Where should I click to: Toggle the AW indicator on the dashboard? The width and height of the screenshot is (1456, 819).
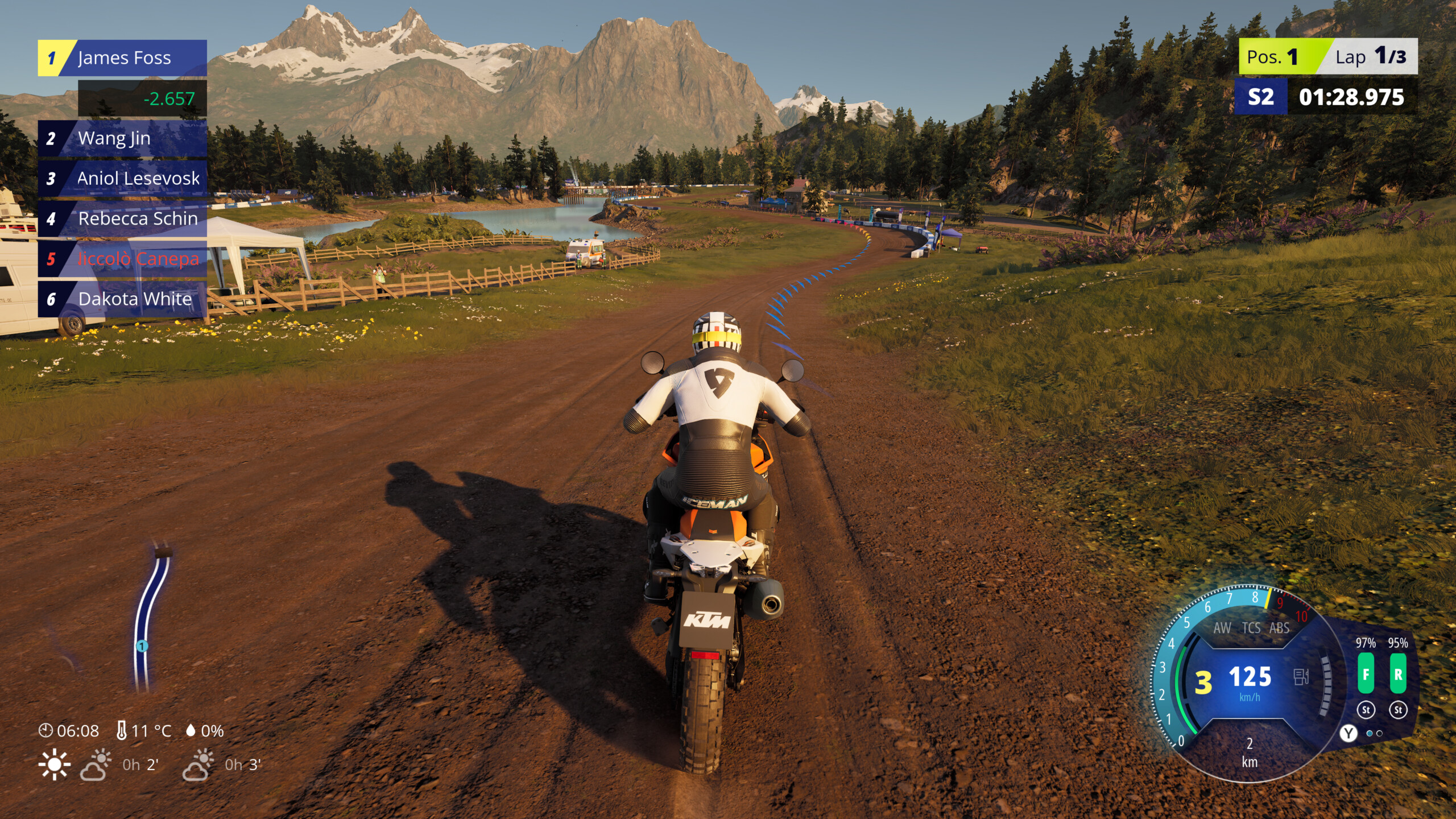(1224, 628)
